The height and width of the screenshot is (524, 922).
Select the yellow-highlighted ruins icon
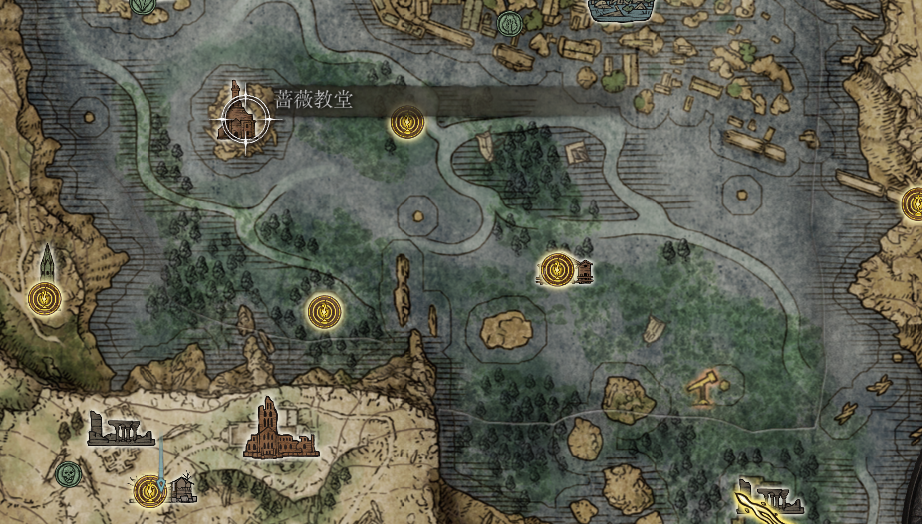coord(768,500)
